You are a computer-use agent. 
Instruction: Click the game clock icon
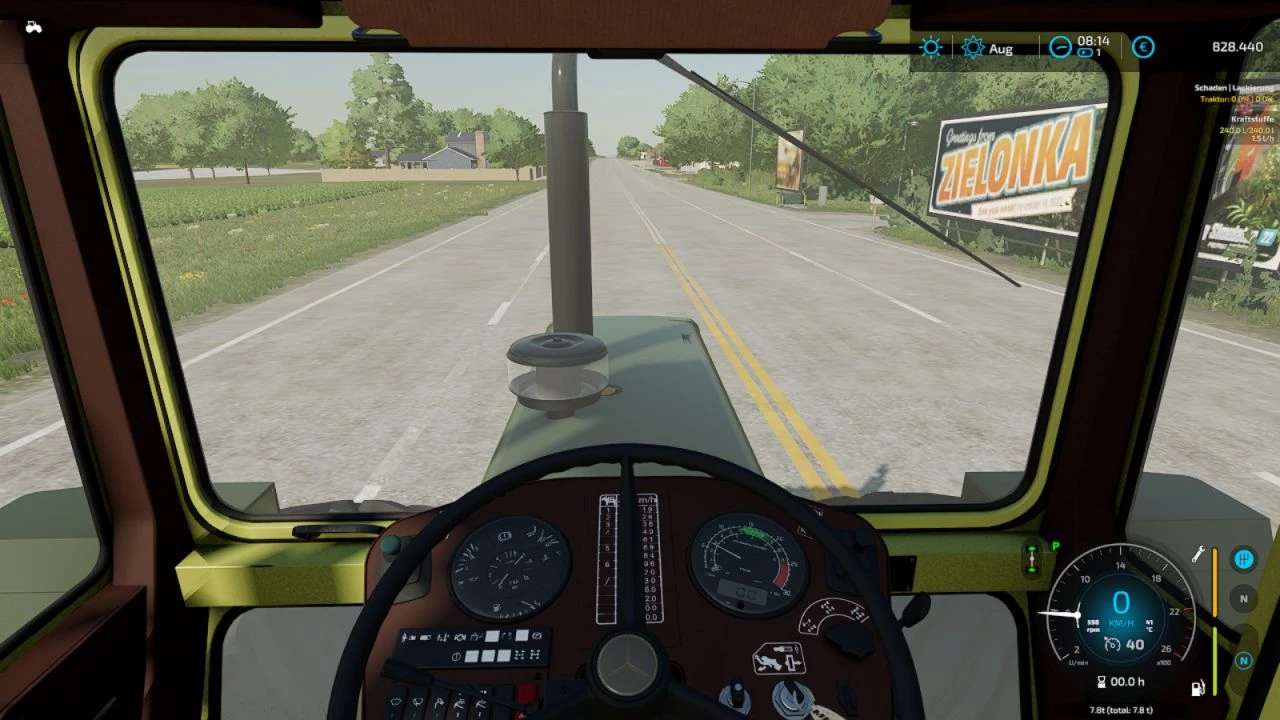point(1060,47)
